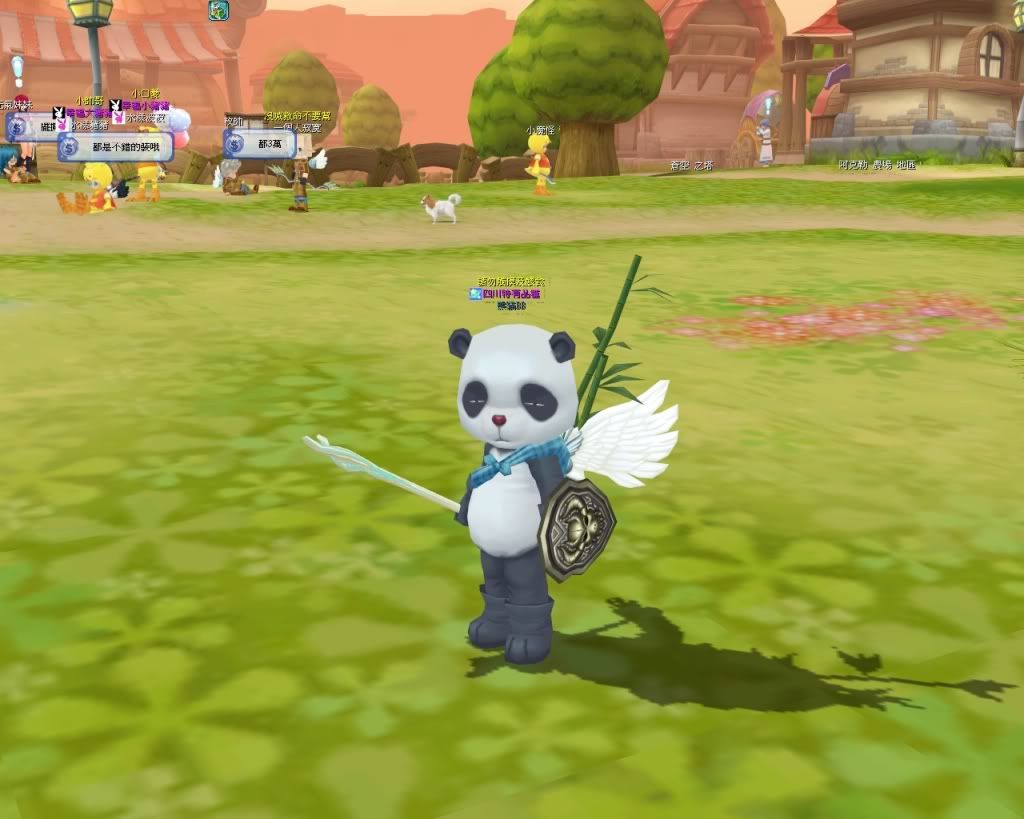The width and height of the screenshot is (1024, 819).
Task: Click the small green buff icon at top
Action: [x=219, y=11]
